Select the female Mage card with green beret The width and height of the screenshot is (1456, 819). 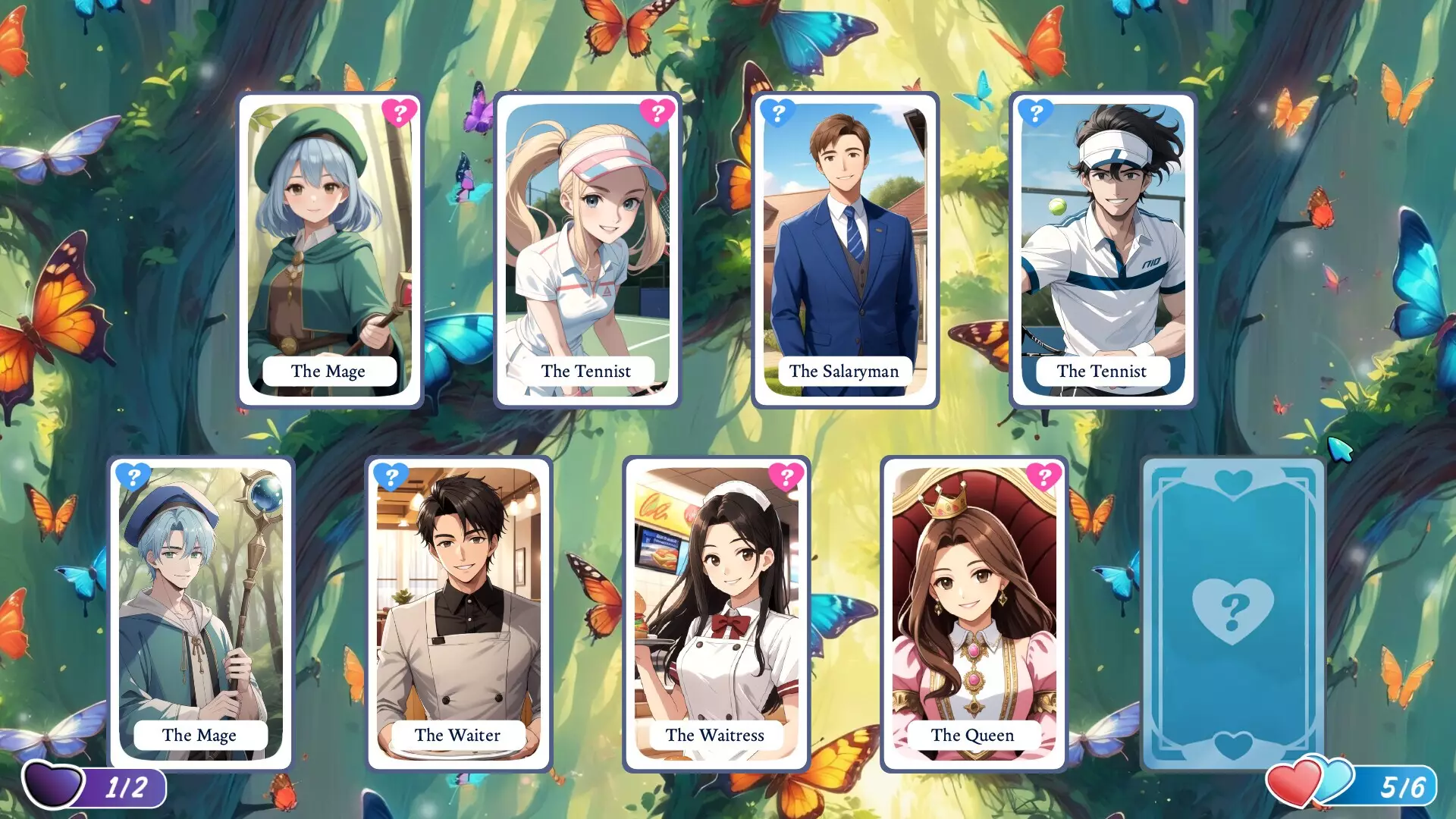tap(330, 250)
